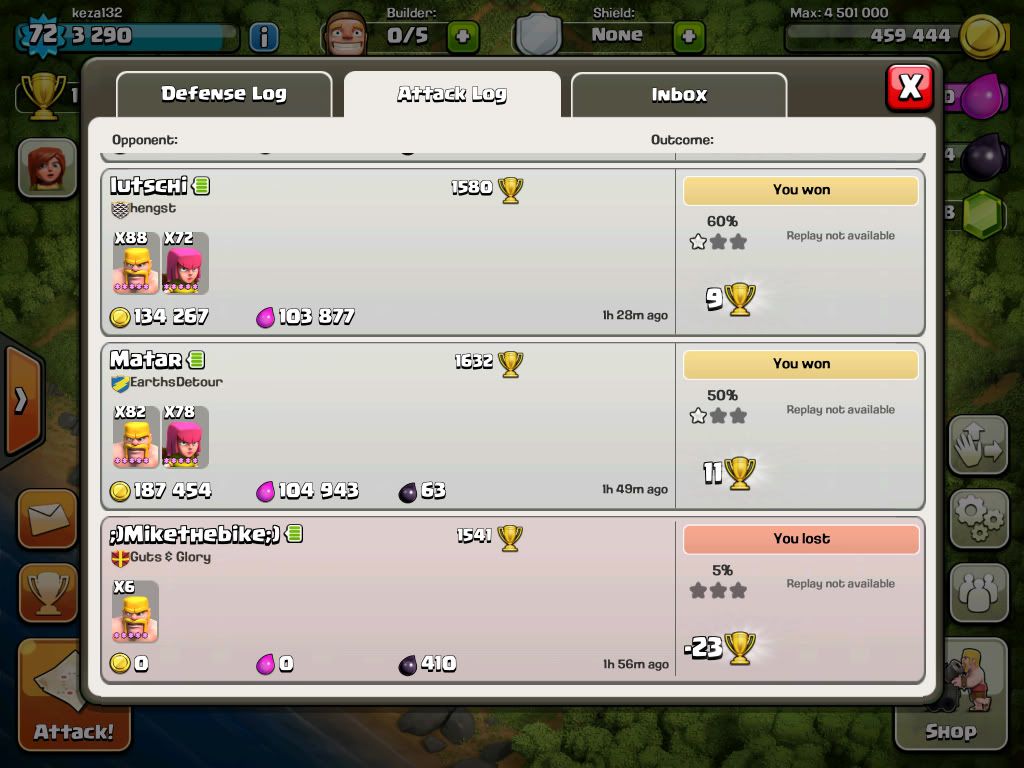Open the settings gears

click(978, 517)
